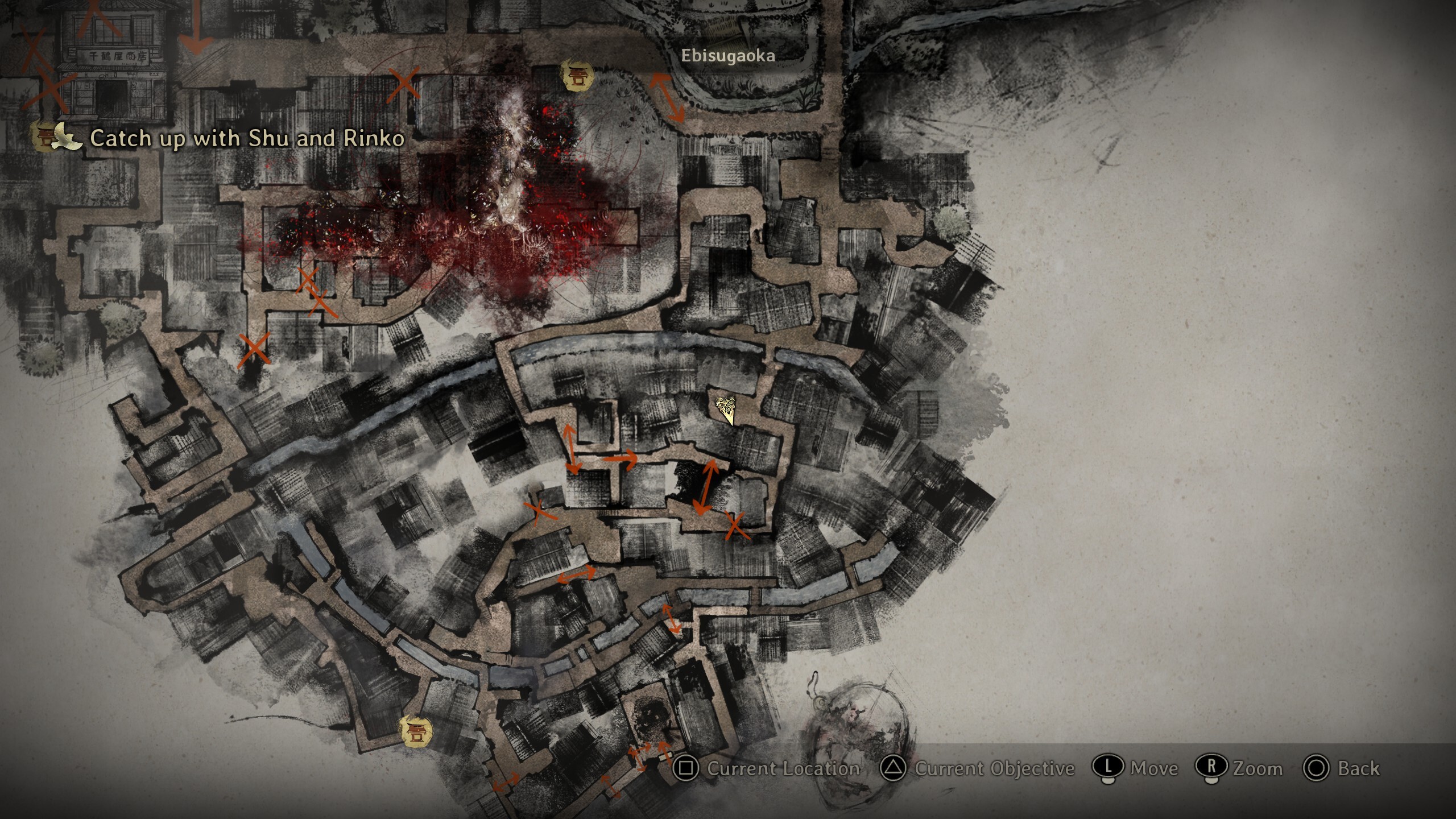The image size is (1456, 819).
Task: Click the Square button icon for Current Location
Action: (x=687, y=769)
